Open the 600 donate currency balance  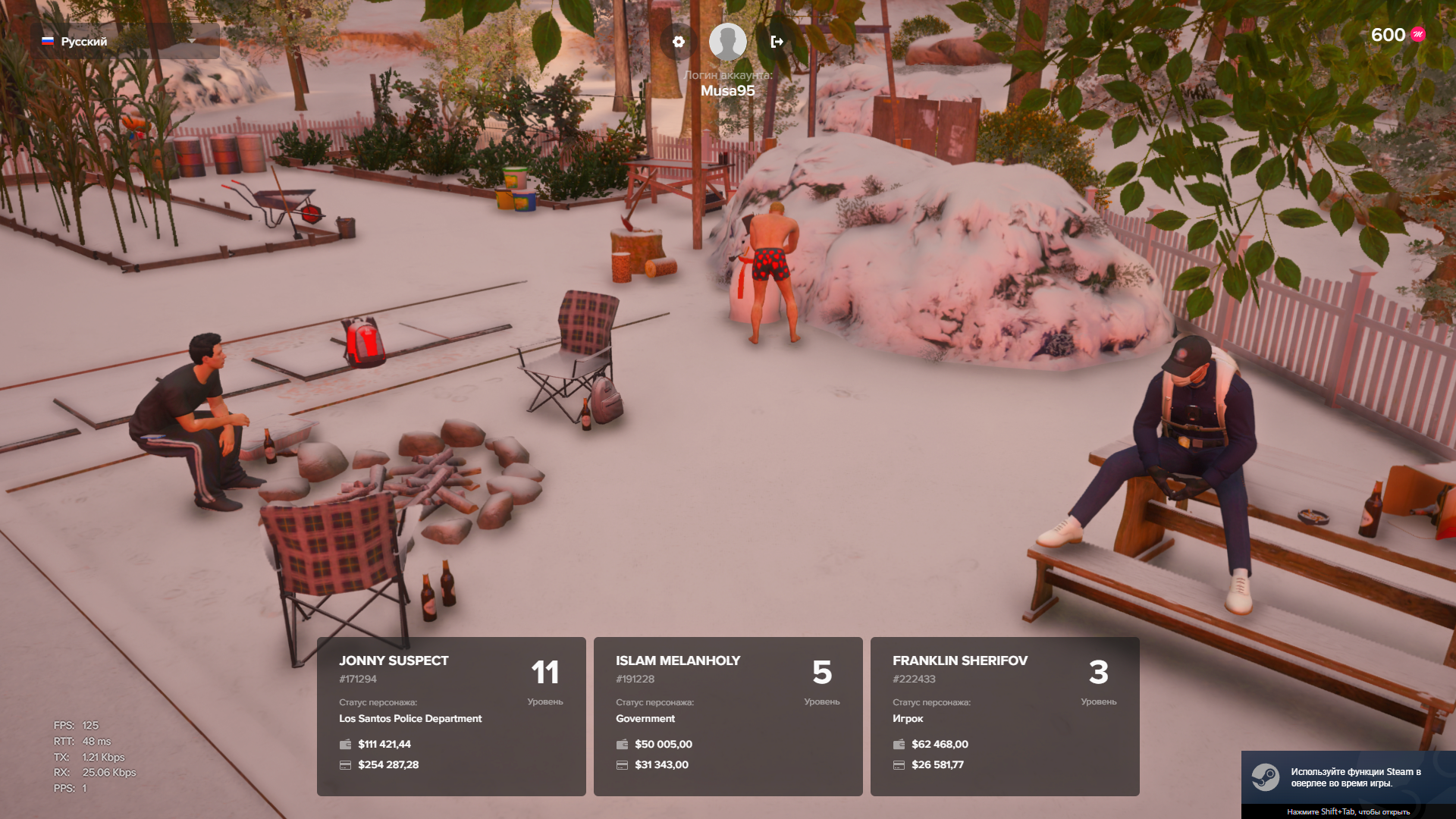(1398, 35)
